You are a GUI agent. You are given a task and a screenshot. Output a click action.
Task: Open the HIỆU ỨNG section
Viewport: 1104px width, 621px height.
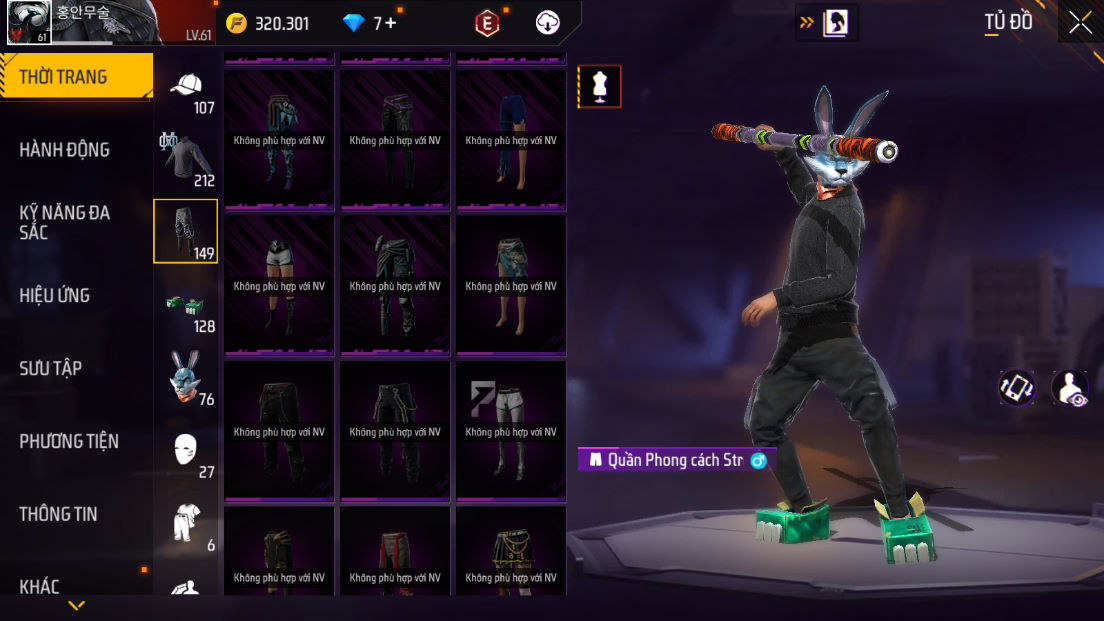[55, 295]
